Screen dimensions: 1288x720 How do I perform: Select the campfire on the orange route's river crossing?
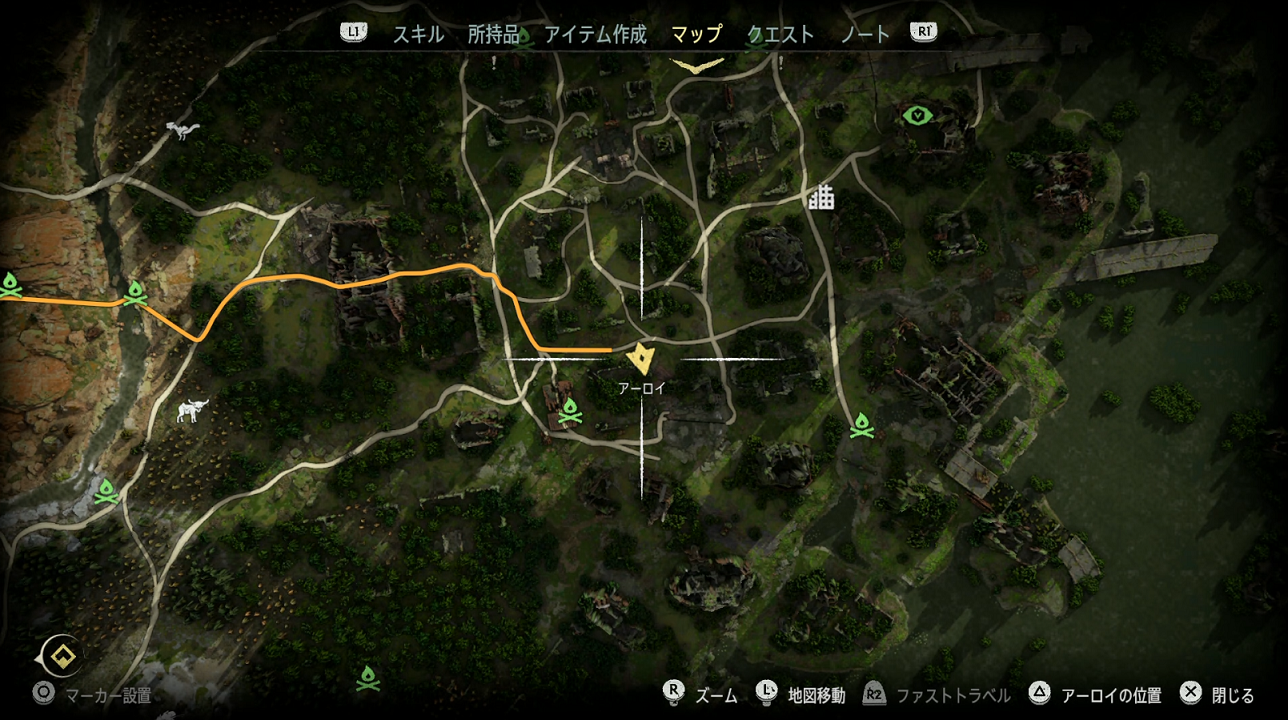tap(135, 293)
